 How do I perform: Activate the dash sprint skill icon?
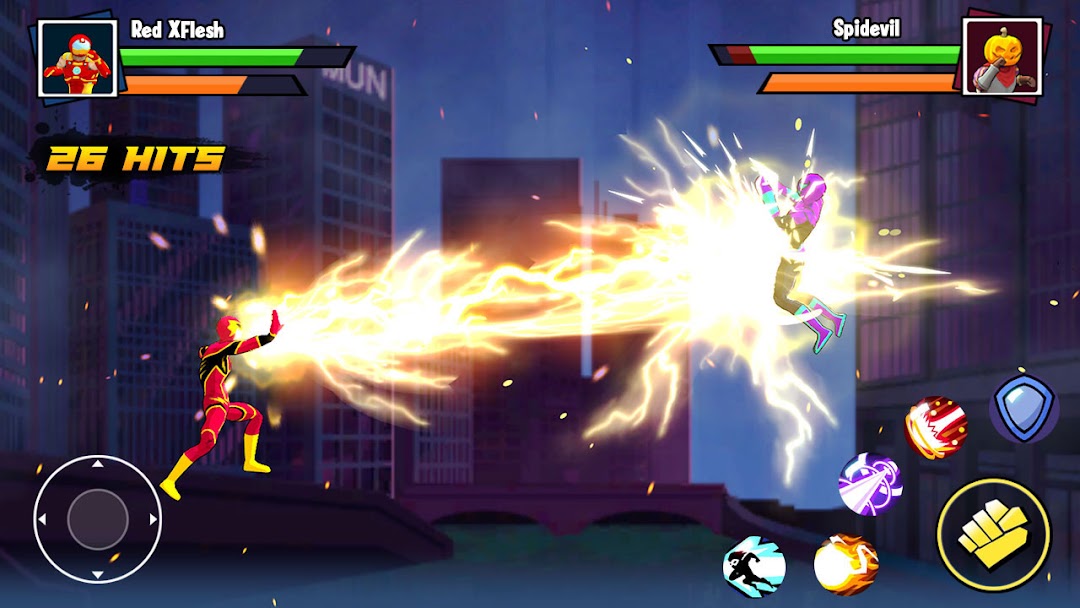tap(754, 566)
